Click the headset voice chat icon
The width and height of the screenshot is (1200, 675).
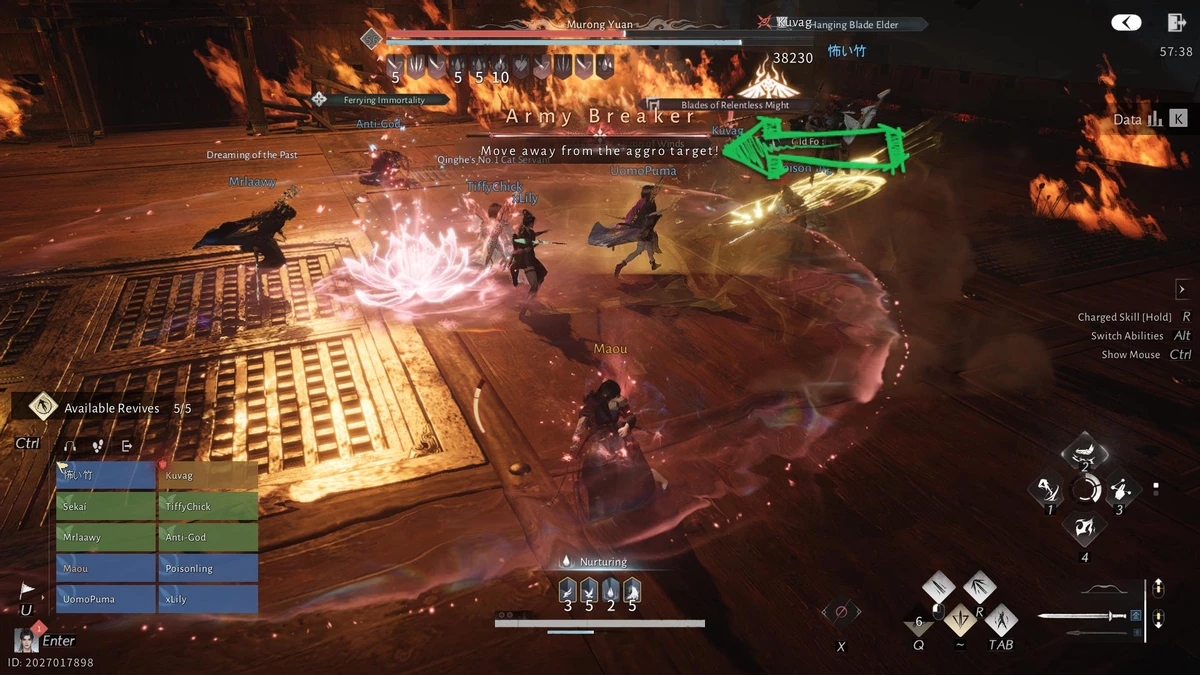[x=70, y=446]
